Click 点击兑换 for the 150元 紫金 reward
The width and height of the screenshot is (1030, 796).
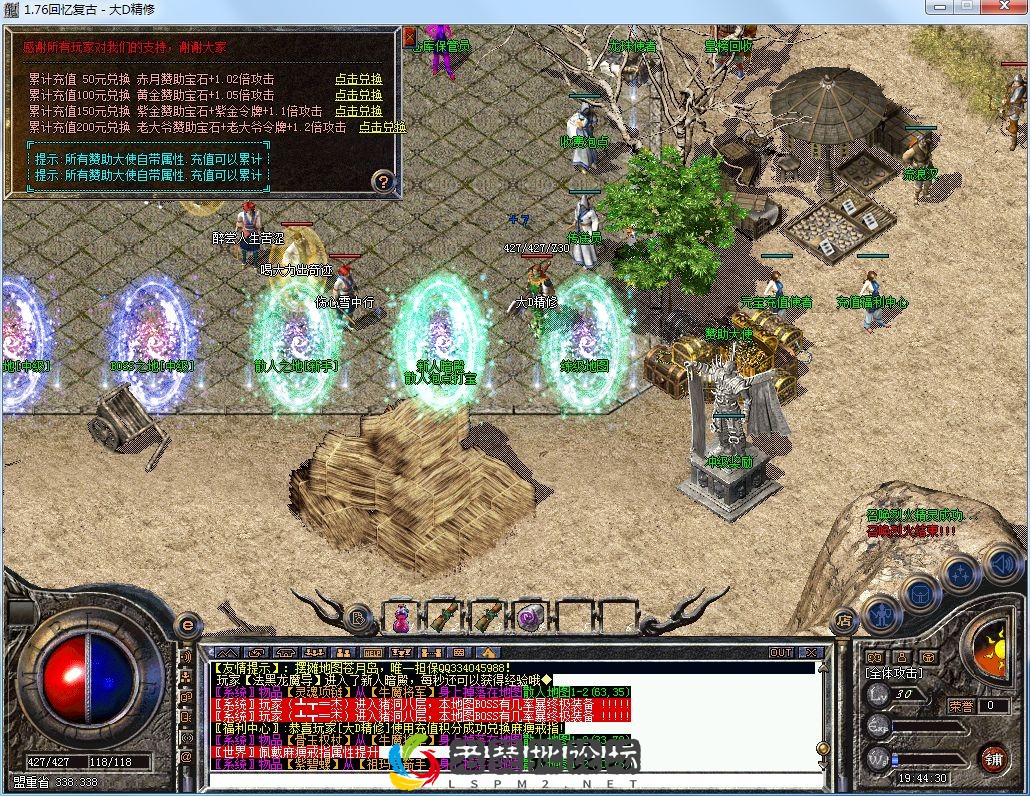click(x=358, y=111)
